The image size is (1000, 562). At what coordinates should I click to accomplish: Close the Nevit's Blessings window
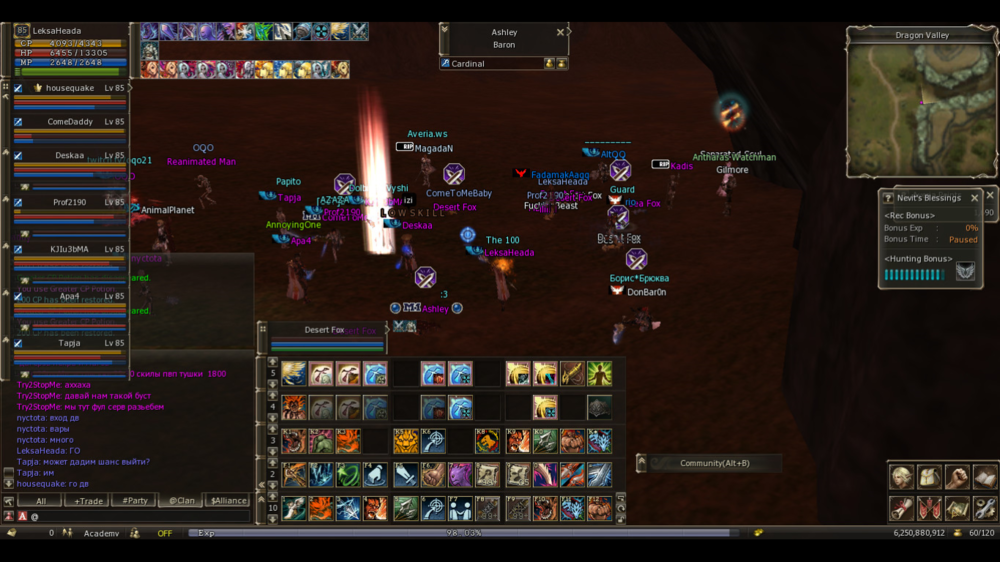[x=975, y=198]
